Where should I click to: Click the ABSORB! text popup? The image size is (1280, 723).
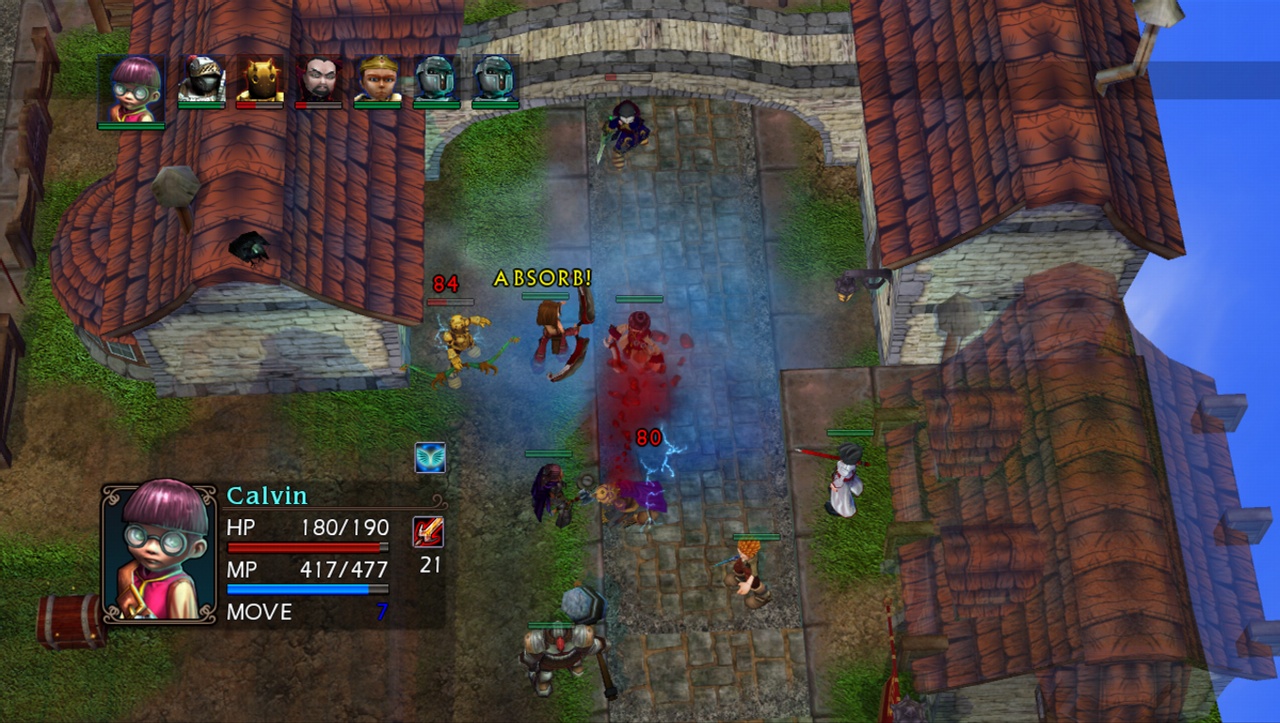click(x=540, y=279)
